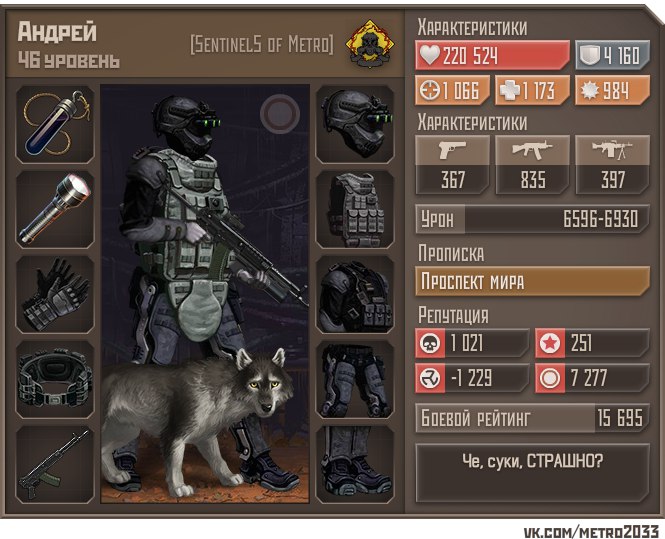Open the Sentinels of Metro clan emblem
Viewport: 665px width, 539px height.
[367, 44]
